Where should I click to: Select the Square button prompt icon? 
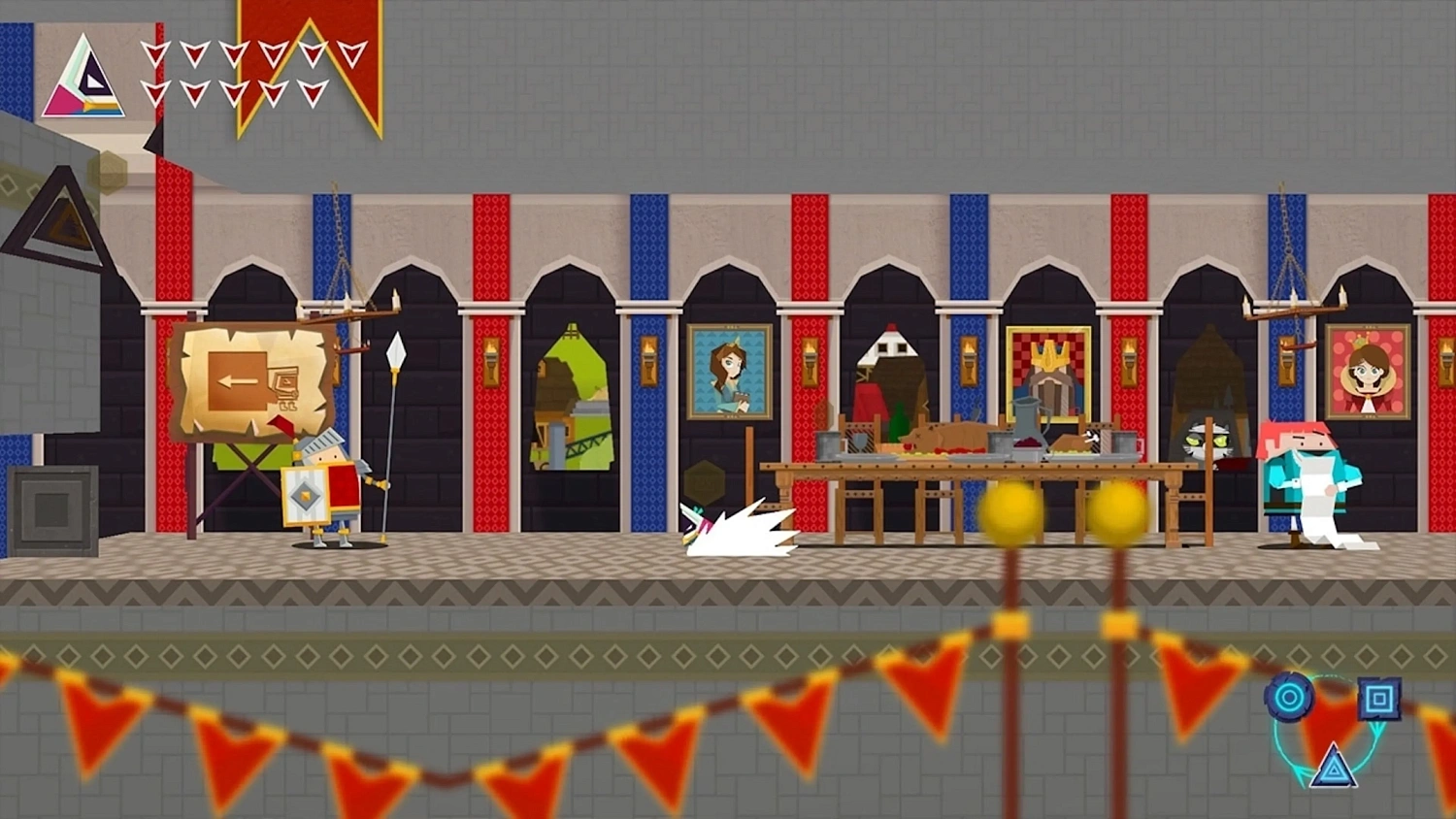click(1378, 698)
